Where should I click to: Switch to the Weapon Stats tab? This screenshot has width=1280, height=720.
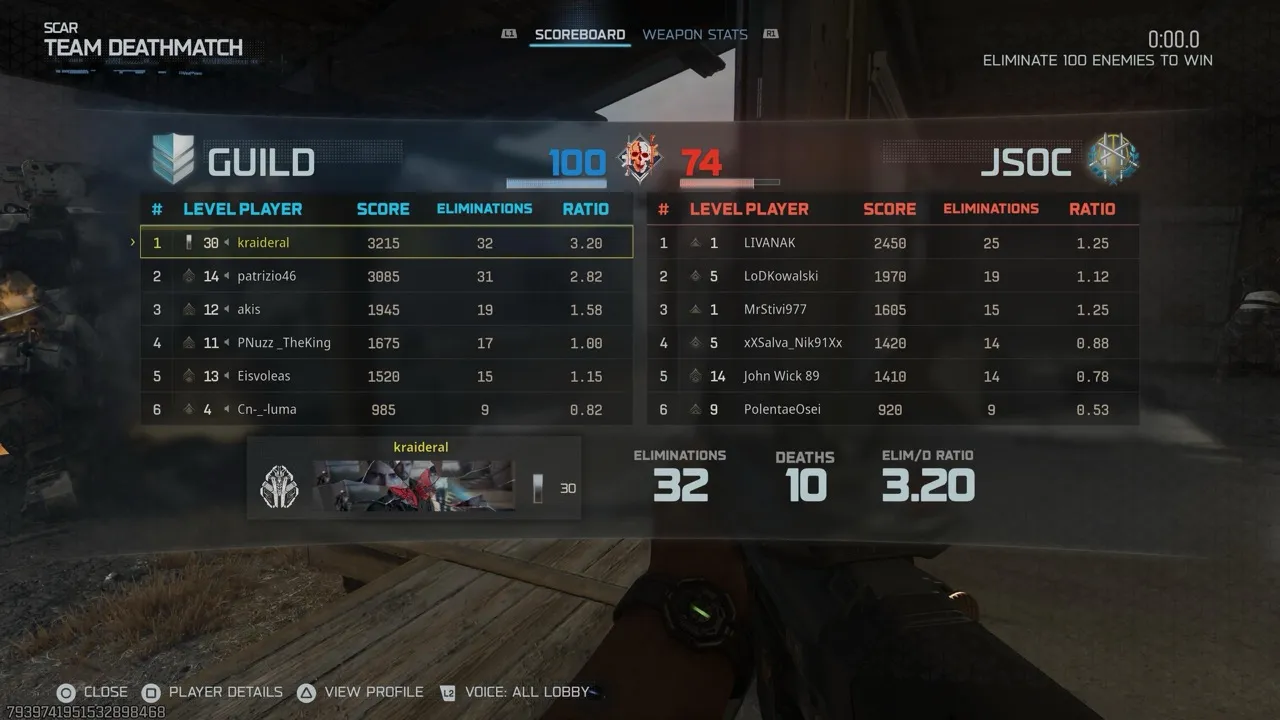(x=694, y=35)
